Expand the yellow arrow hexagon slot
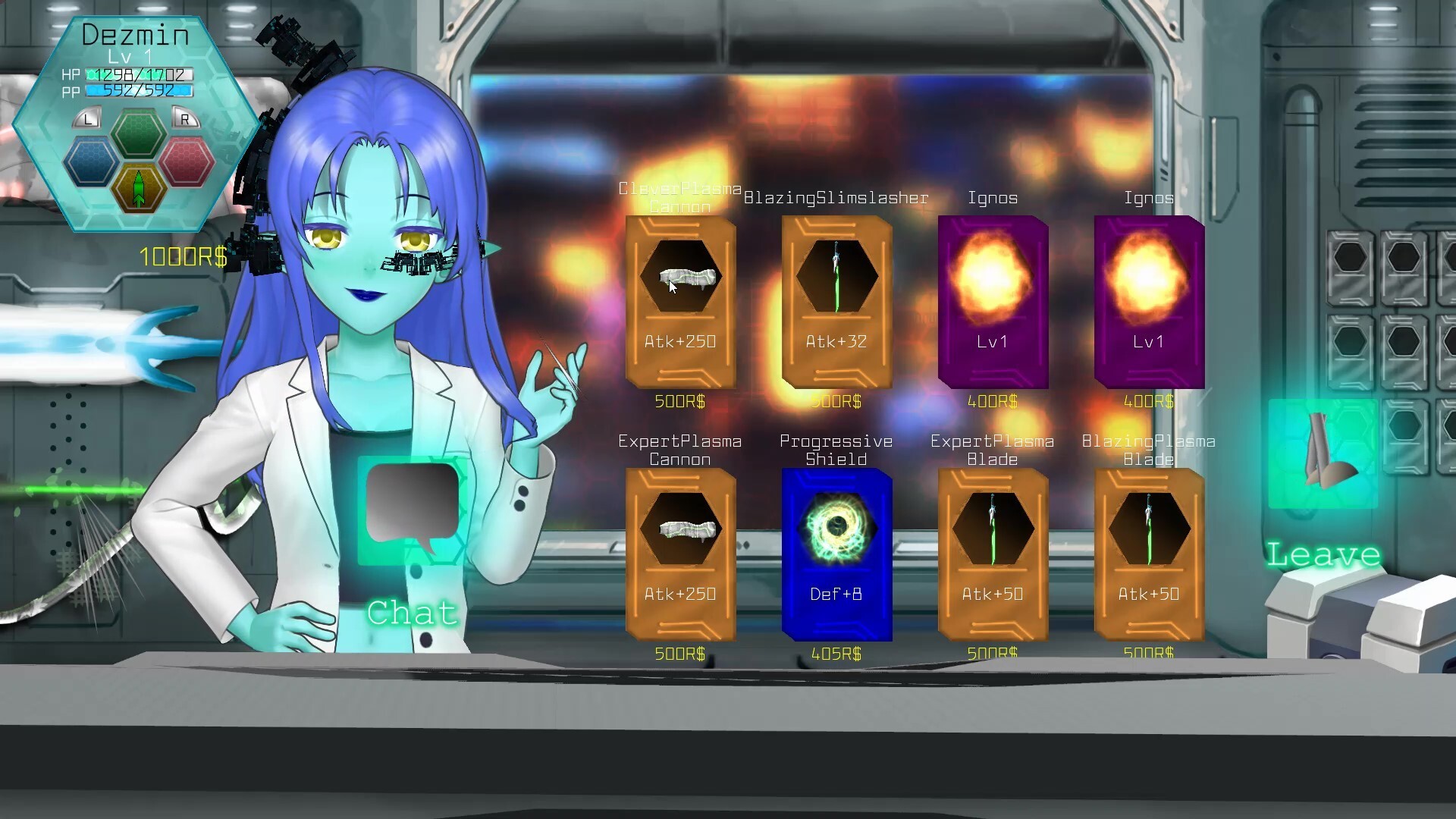Viewport: 1456px width, 819px height. pyautogui.click(x=139, y=191)
